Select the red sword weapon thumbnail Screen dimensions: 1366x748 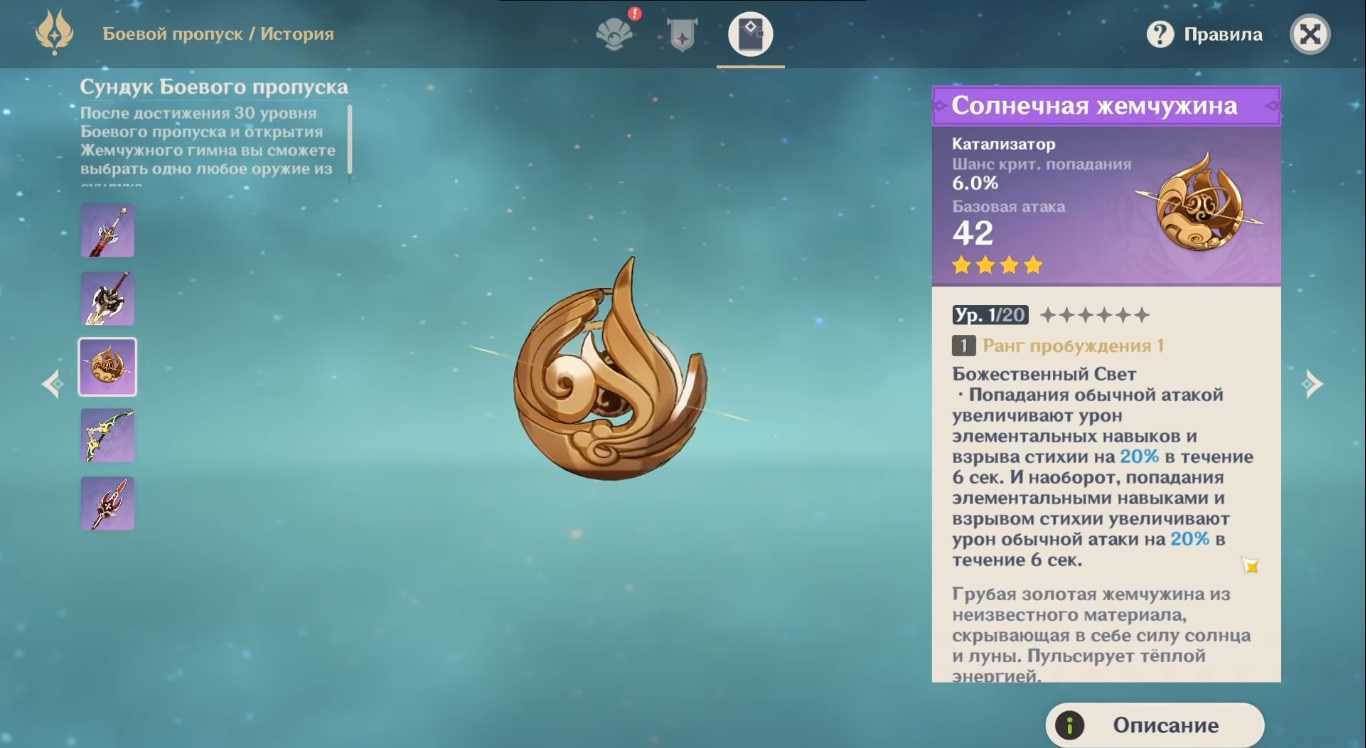click(x=108, y=231)
